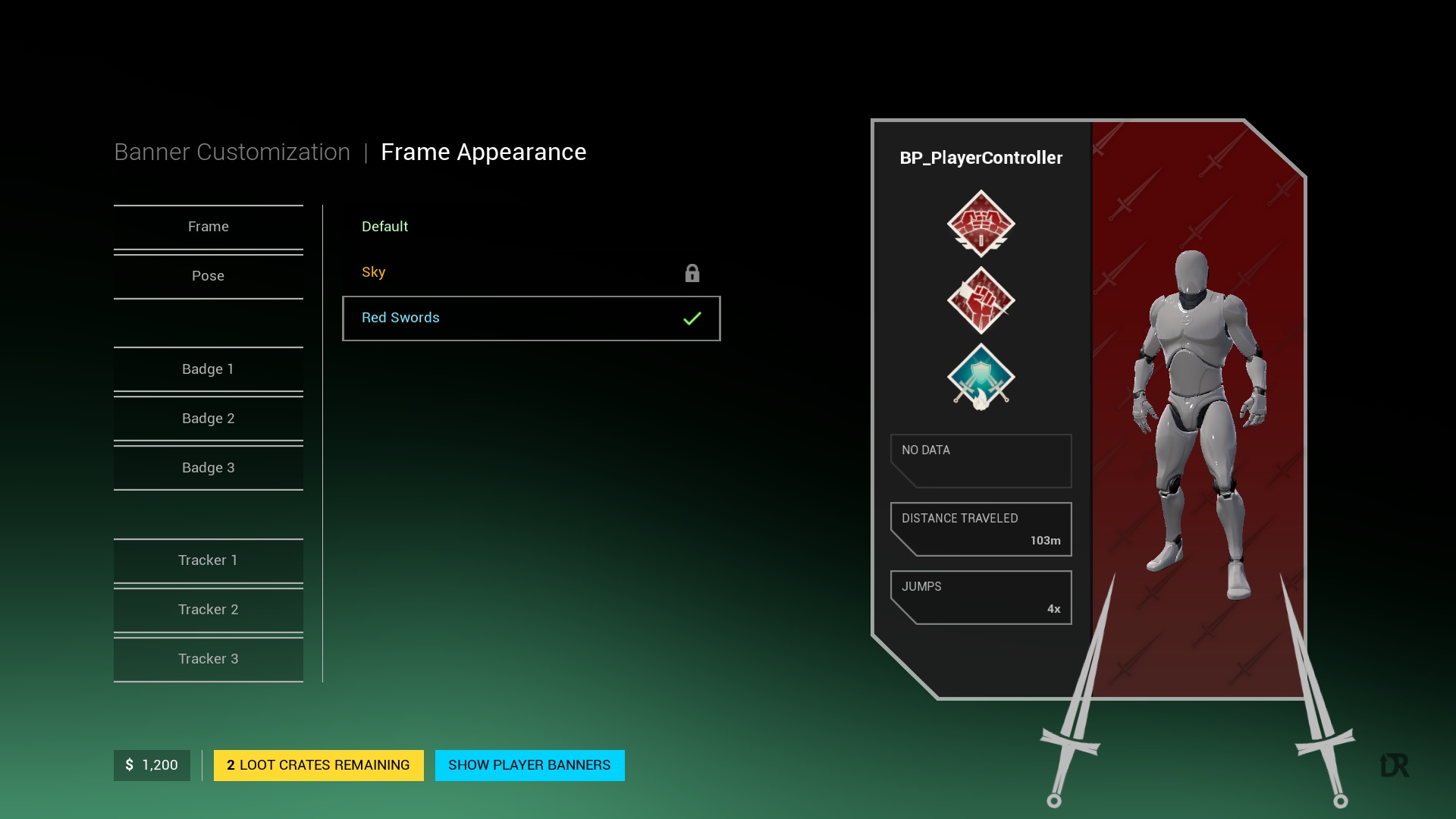Switch to the Frame tab
The width and height of the screenshot is (1456, 819).
[208, 226]
